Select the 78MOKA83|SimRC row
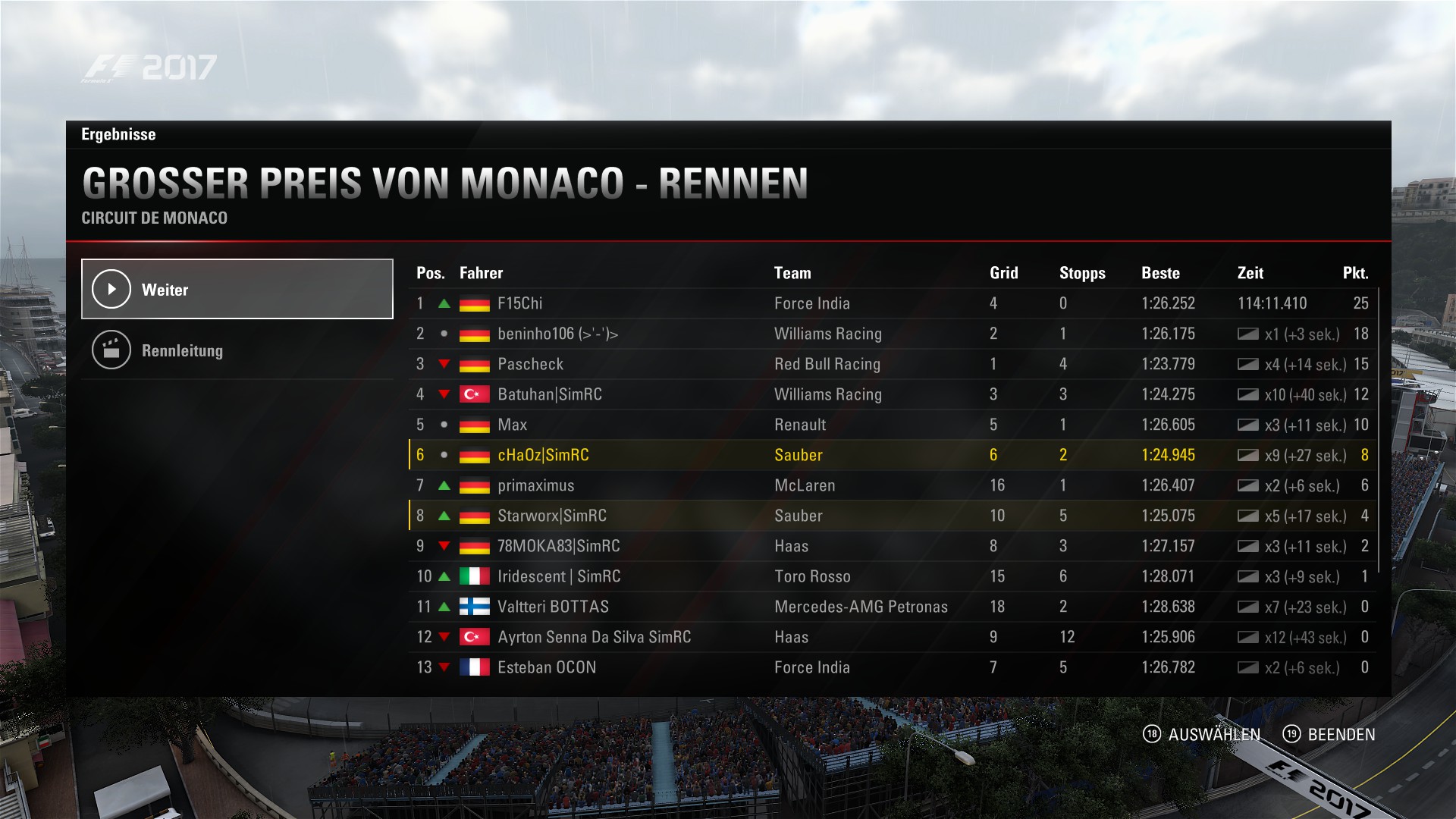 point(892,546)
